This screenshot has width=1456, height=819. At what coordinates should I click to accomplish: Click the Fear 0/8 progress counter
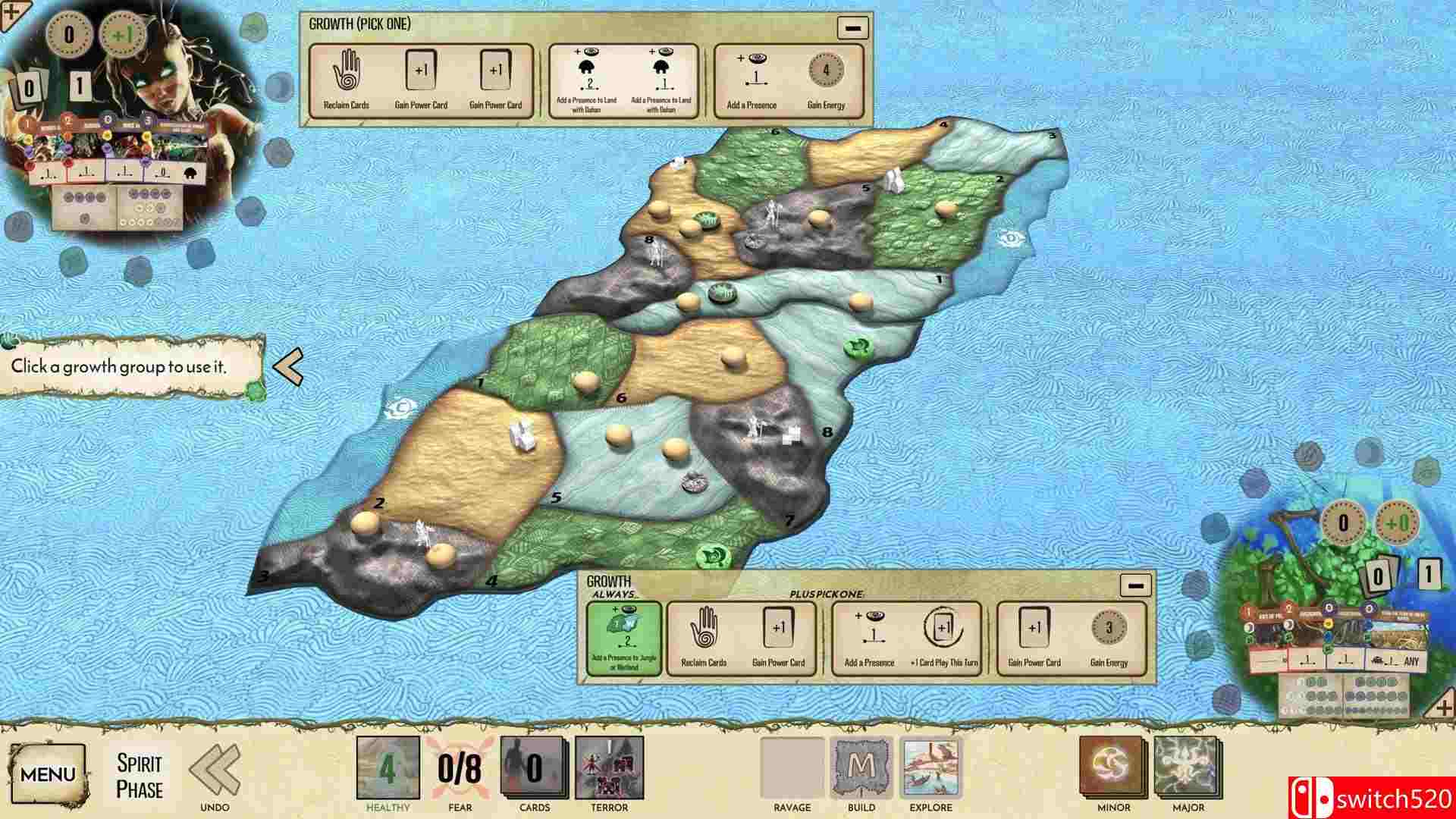tap(459, 767)
